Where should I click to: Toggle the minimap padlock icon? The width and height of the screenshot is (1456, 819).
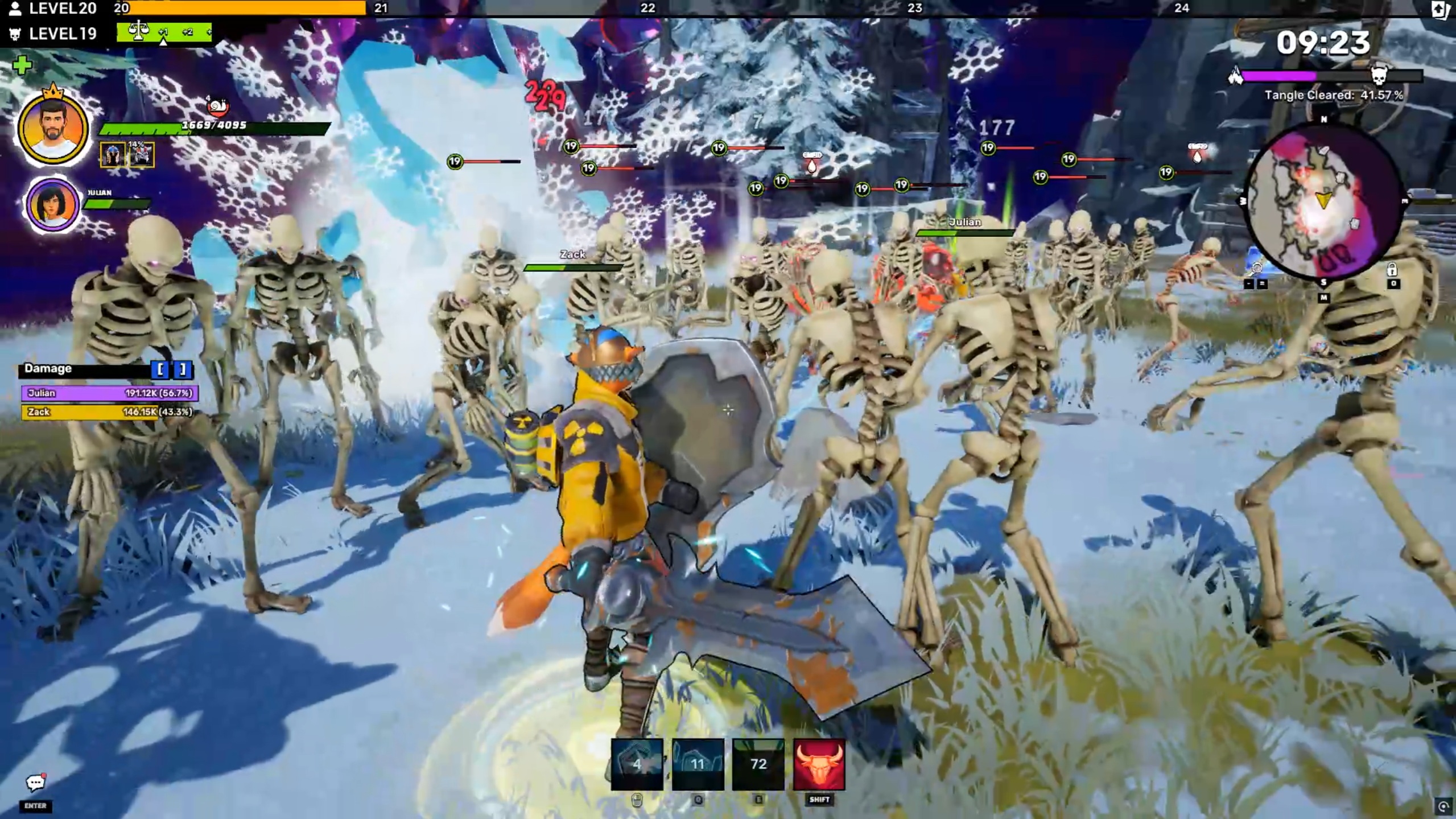point(1392,269)
